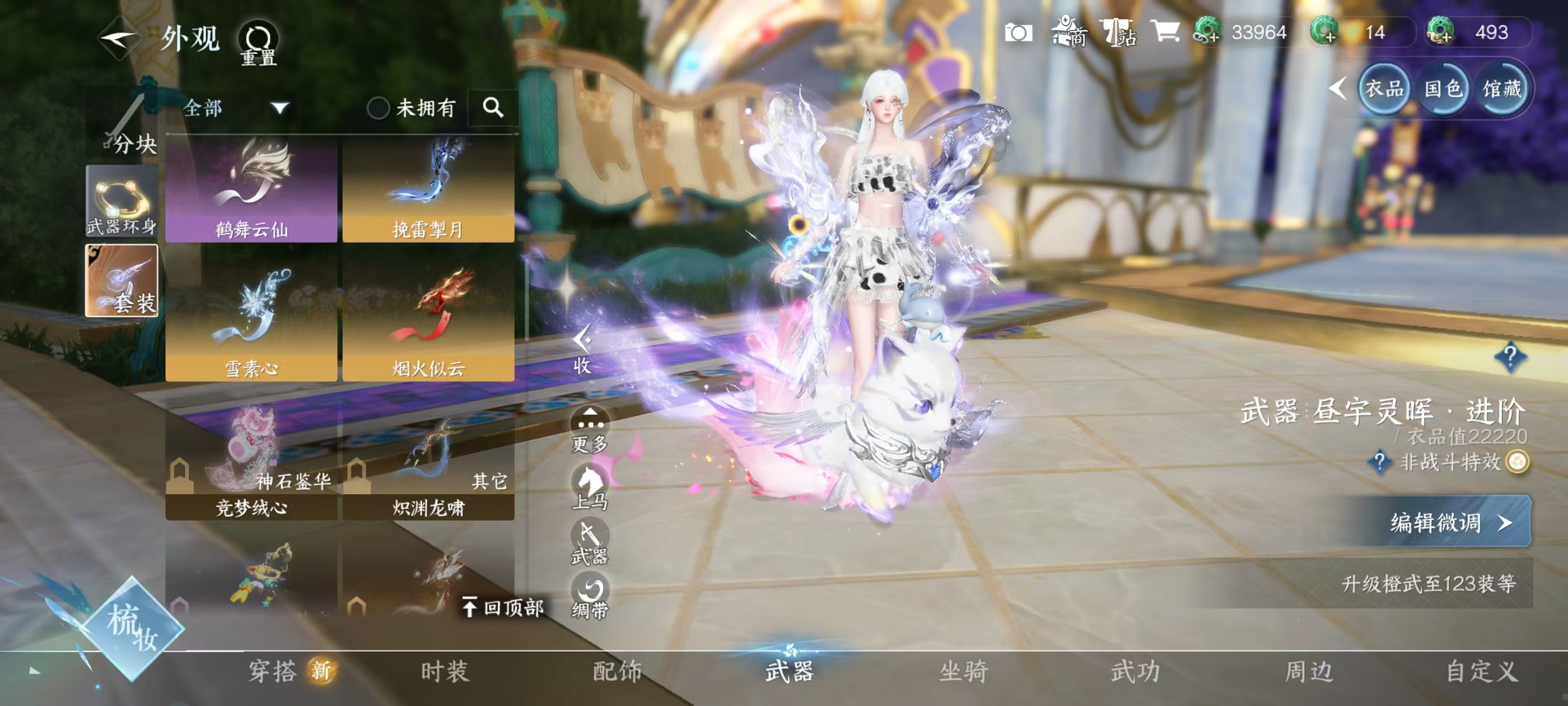Open the camera photo mode
The width and height of the screenshot is (1568, 706).
click(x=1018, y=32)
